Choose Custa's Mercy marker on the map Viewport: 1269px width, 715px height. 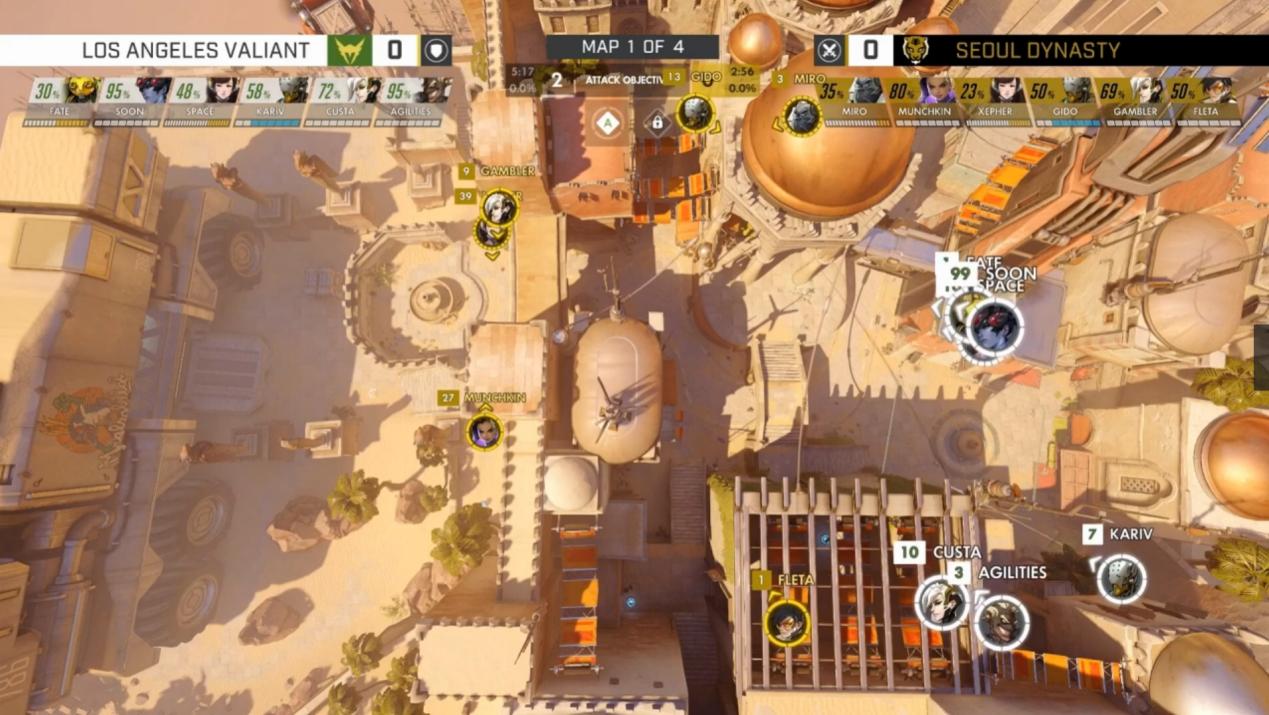[941, 602]
